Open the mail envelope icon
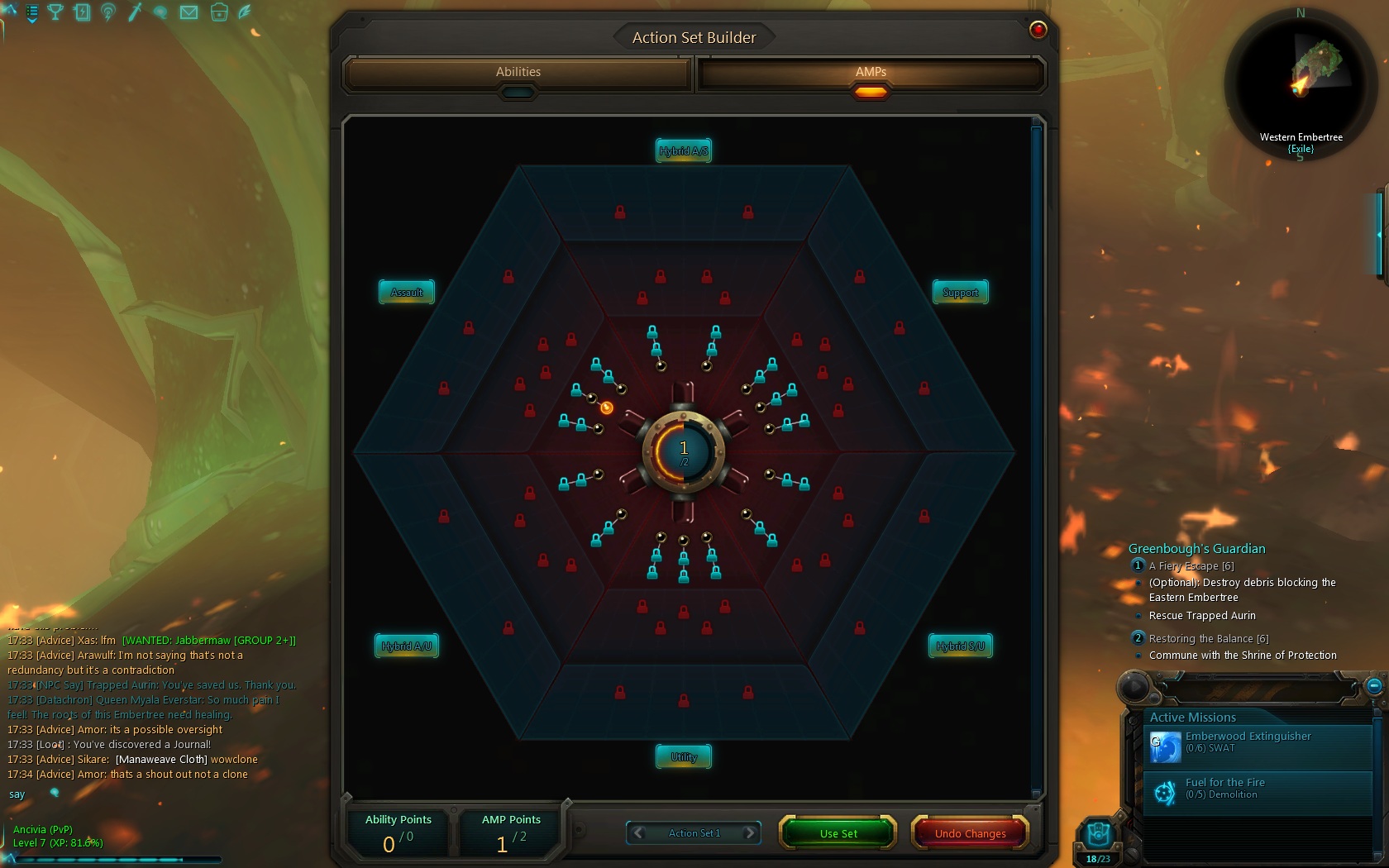This screenshot has height=868, width=1389. [188, 12]
